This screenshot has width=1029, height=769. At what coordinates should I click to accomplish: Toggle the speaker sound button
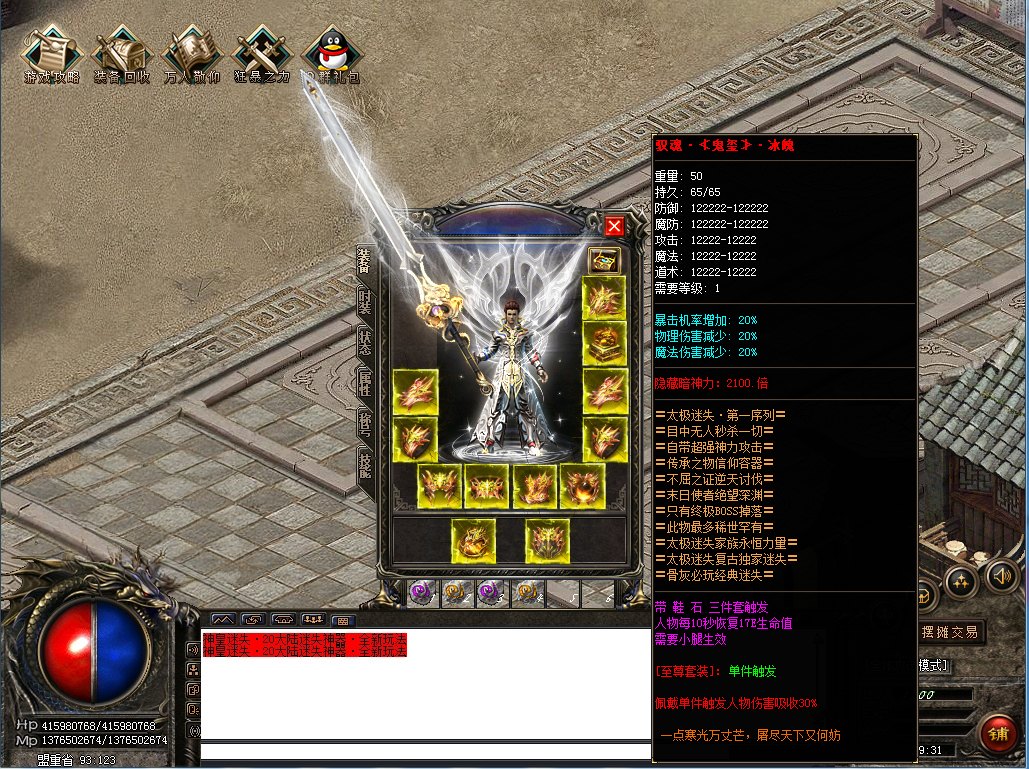(x=1001, y=576)
